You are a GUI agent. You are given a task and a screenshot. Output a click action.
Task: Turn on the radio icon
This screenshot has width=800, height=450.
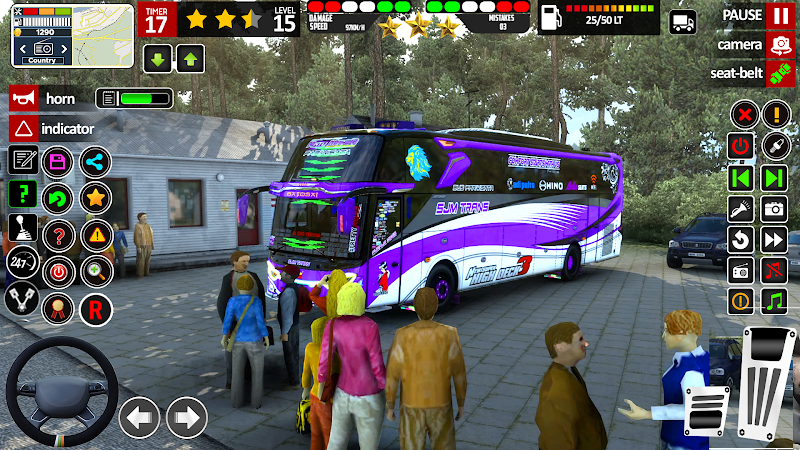pos(741,270)
